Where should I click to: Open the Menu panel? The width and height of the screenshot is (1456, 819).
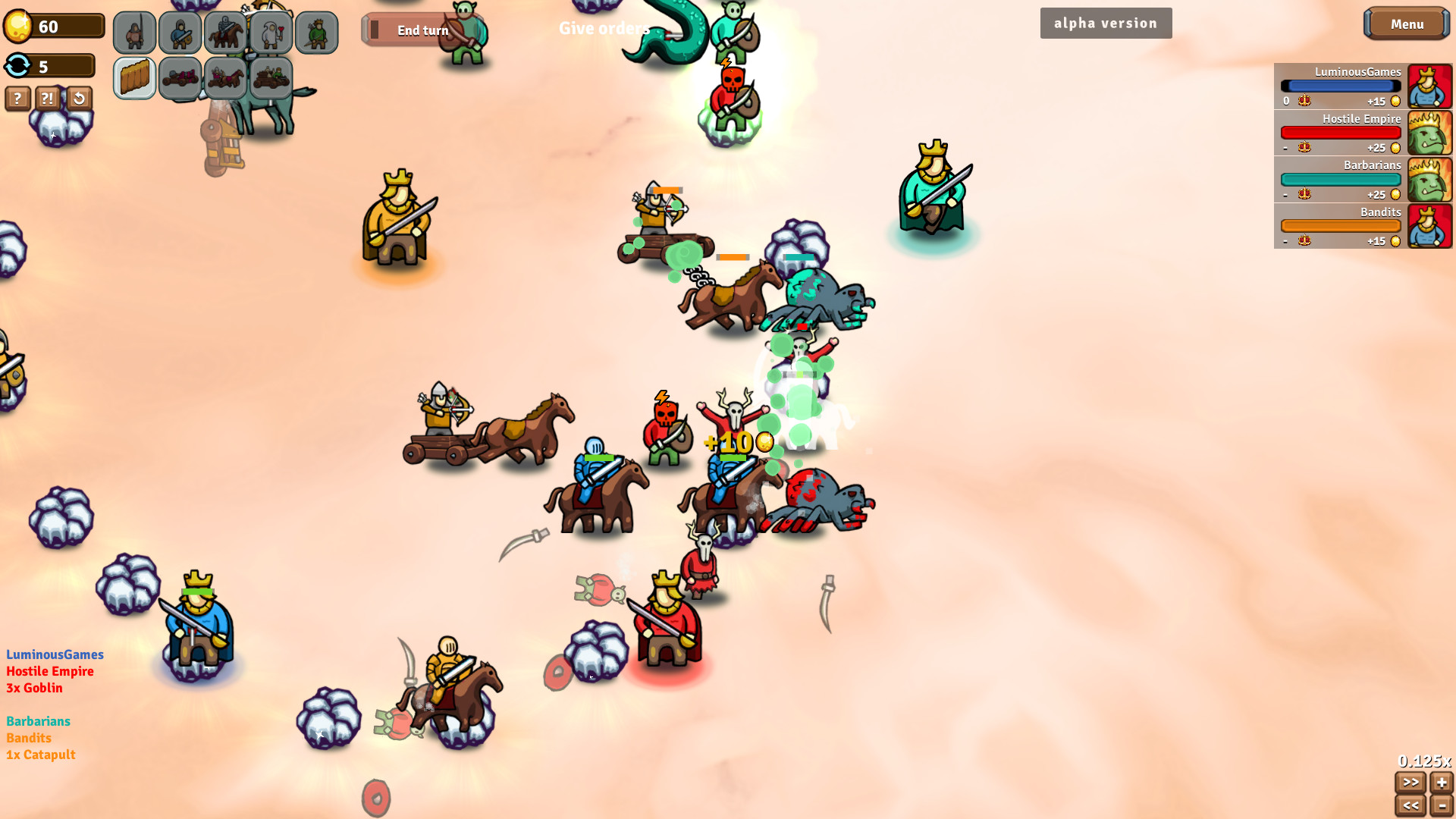[1406, 24]
